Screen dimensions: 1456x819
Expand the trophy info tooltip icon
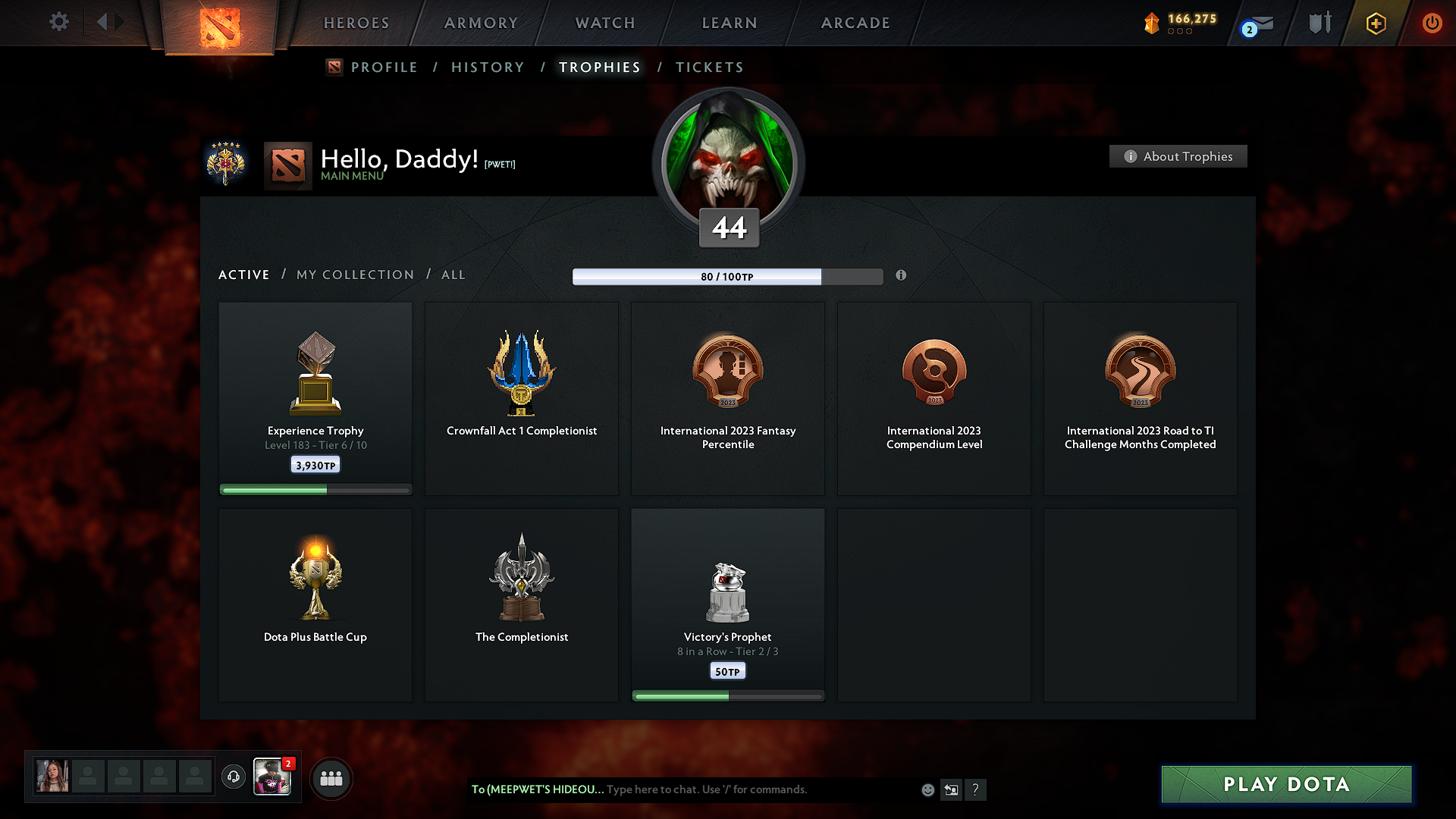(x=902, y=276)
